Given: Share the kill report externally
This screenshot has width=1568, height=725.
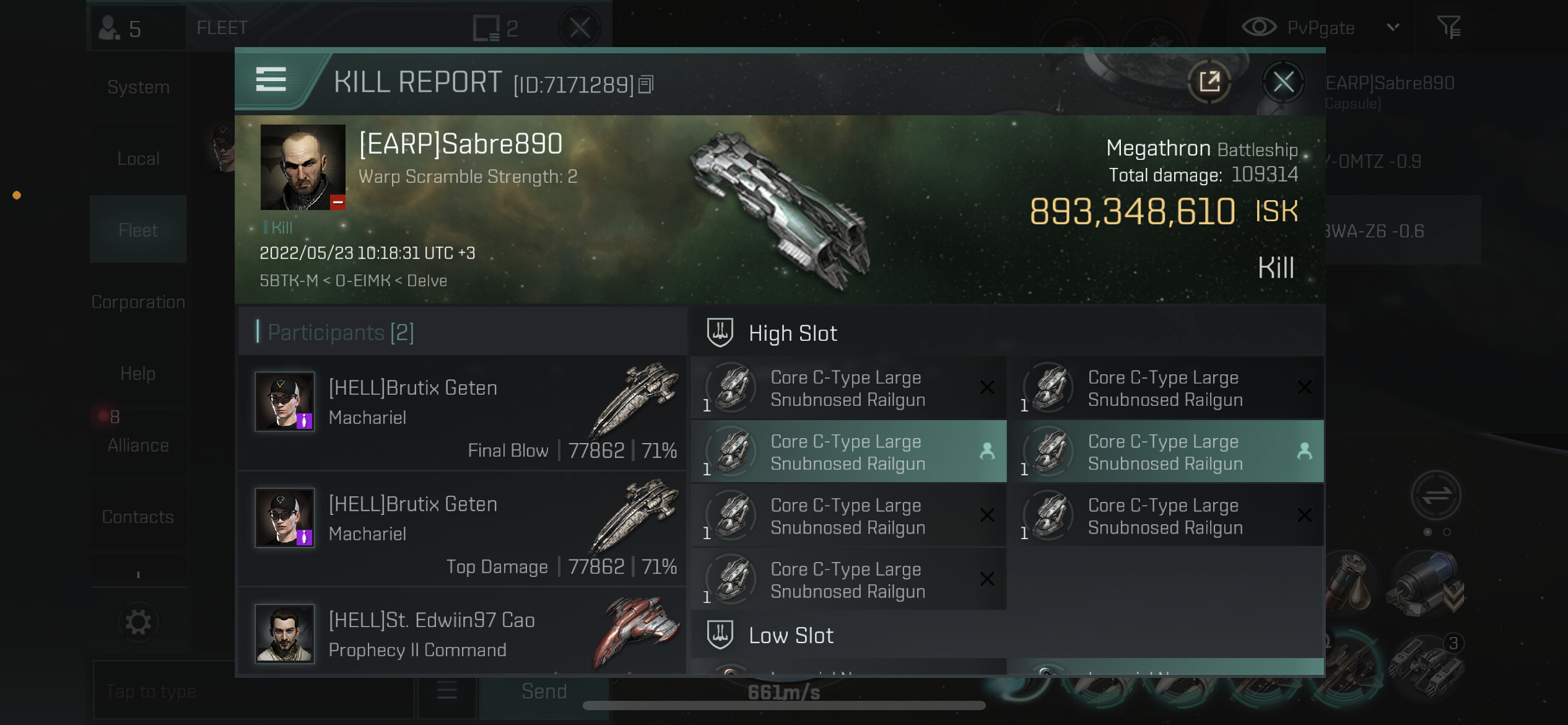Looking at the screenshot, I should coord(1209,82).
